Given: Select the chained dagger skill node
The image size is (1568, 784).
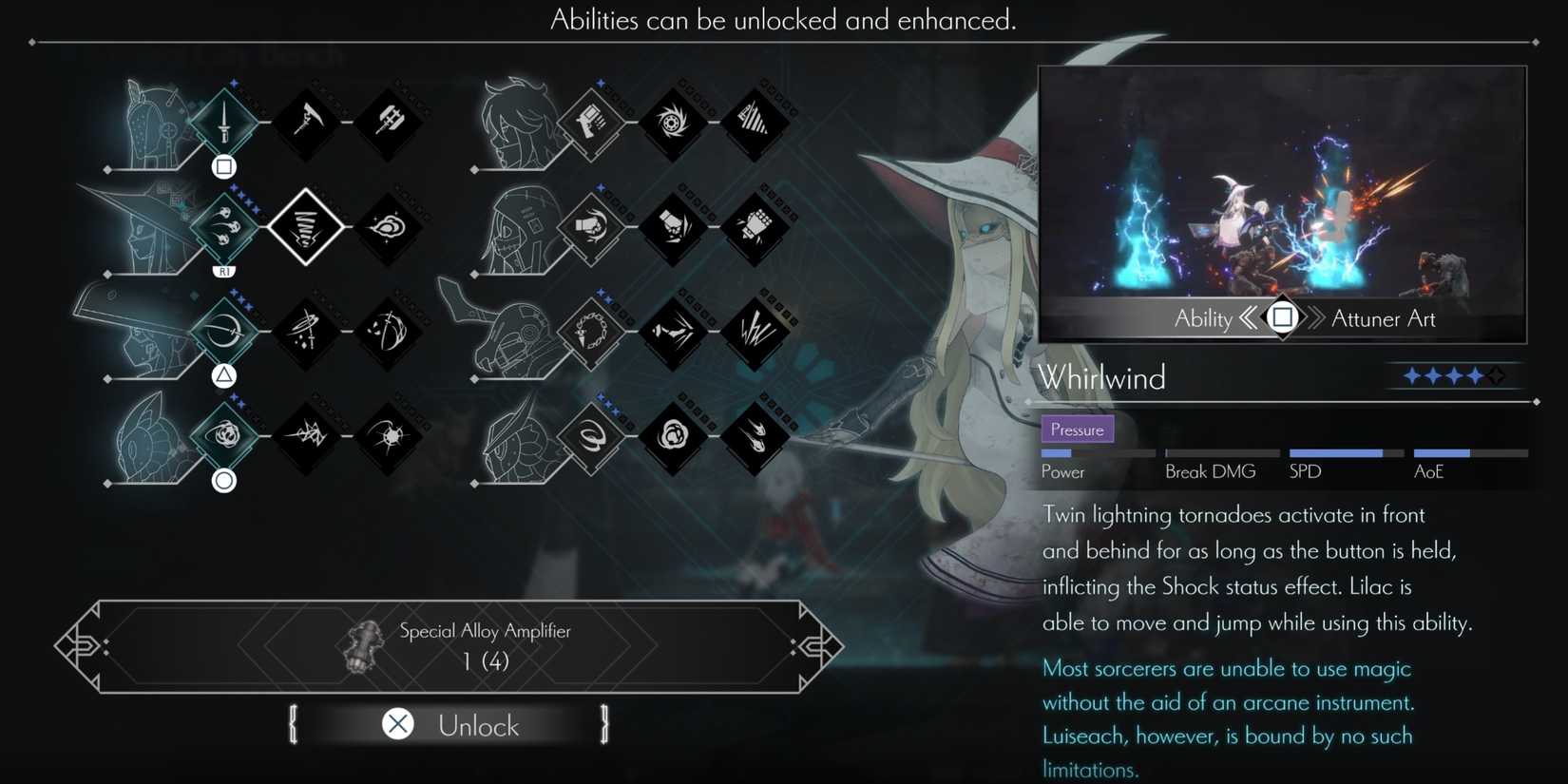Looking at the screenshot, I should (x=590, y=335).
